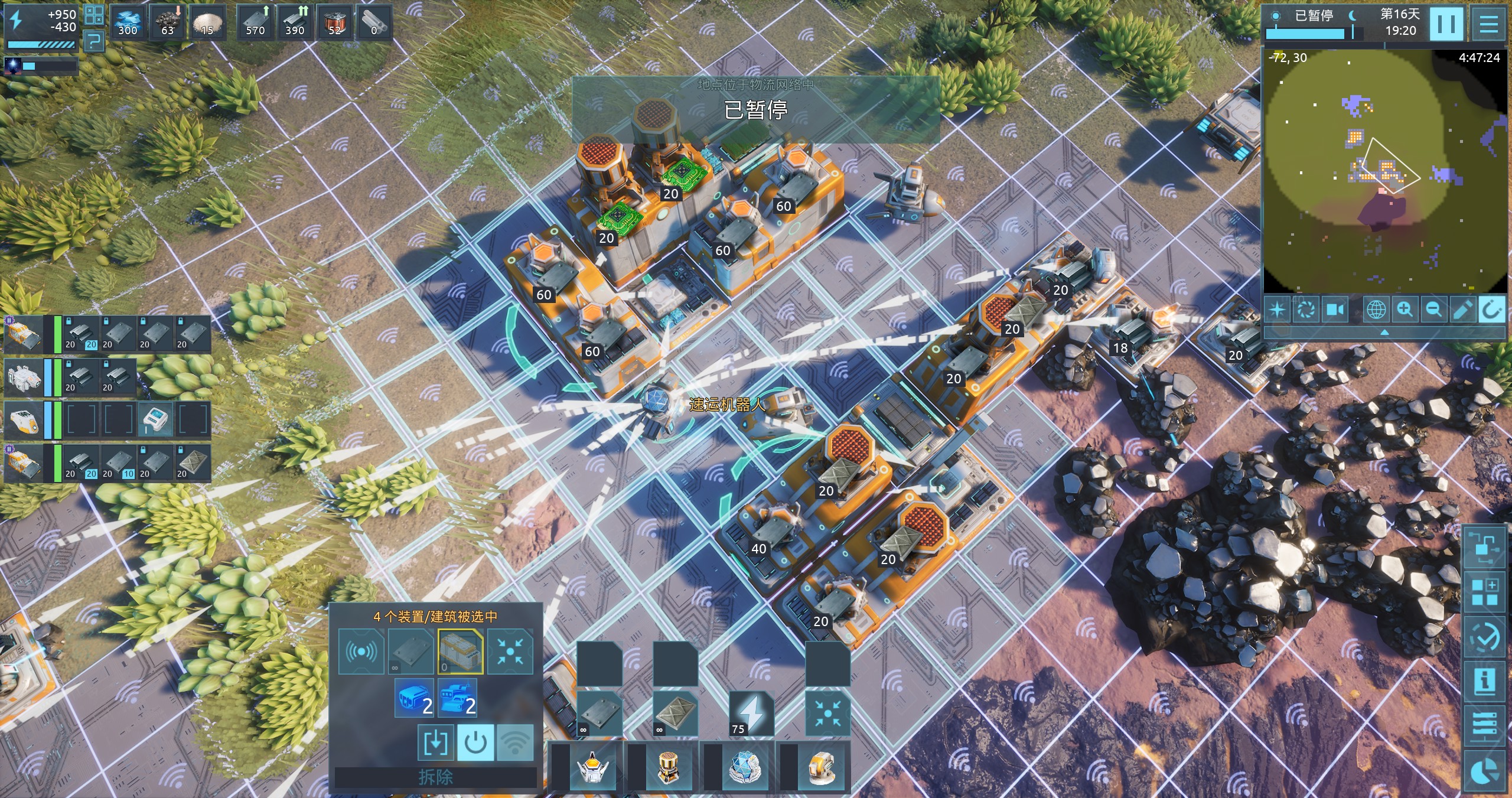Toggle the camera icon below the minimap
Screen dimensions: 1512x798
point(1335,309)
